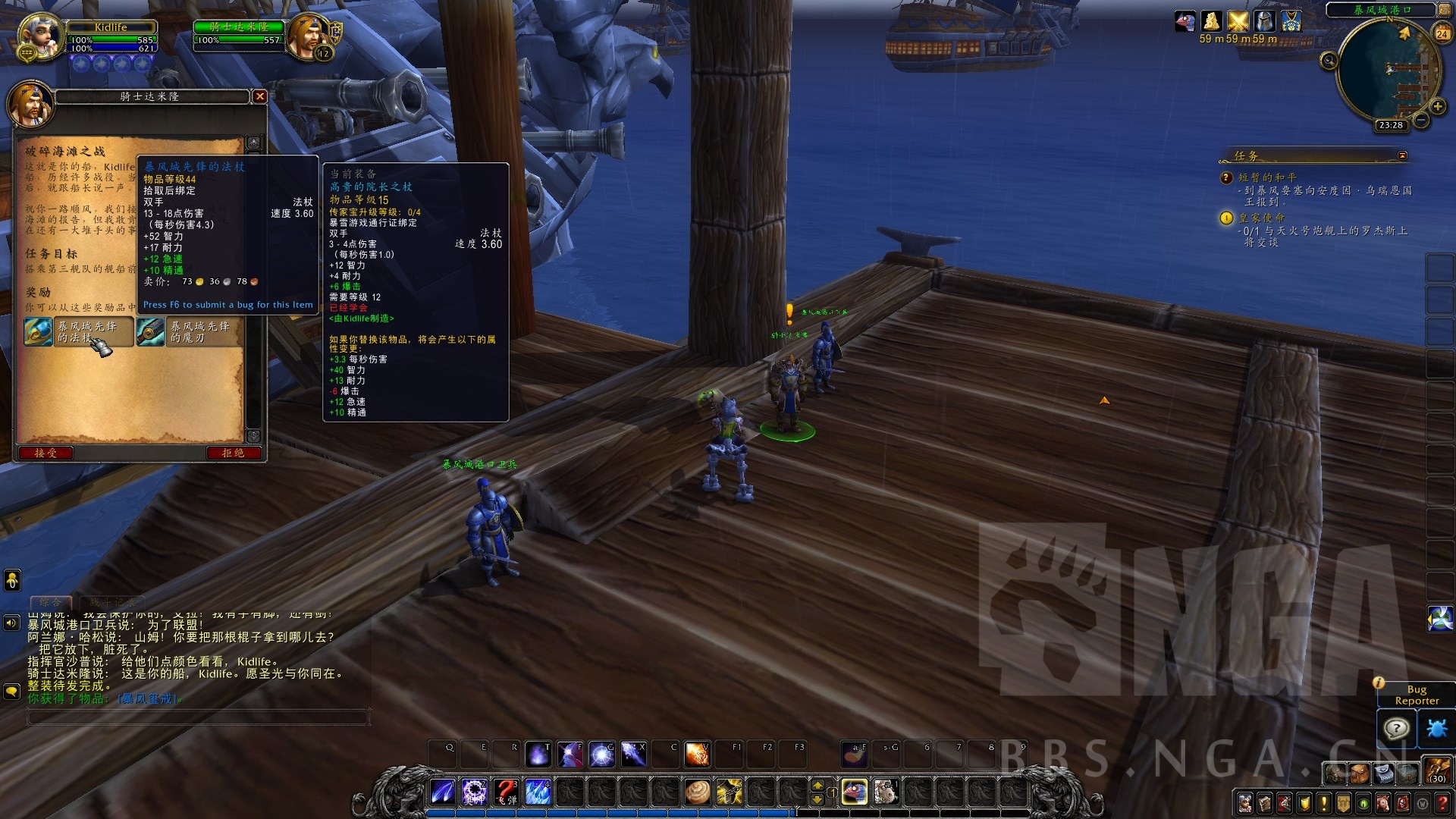Viewport: 1456px width, 819px height.
Task: Choose the 暴风城先锋的法杖 staff reward
Action: click(x=39, y=332)
